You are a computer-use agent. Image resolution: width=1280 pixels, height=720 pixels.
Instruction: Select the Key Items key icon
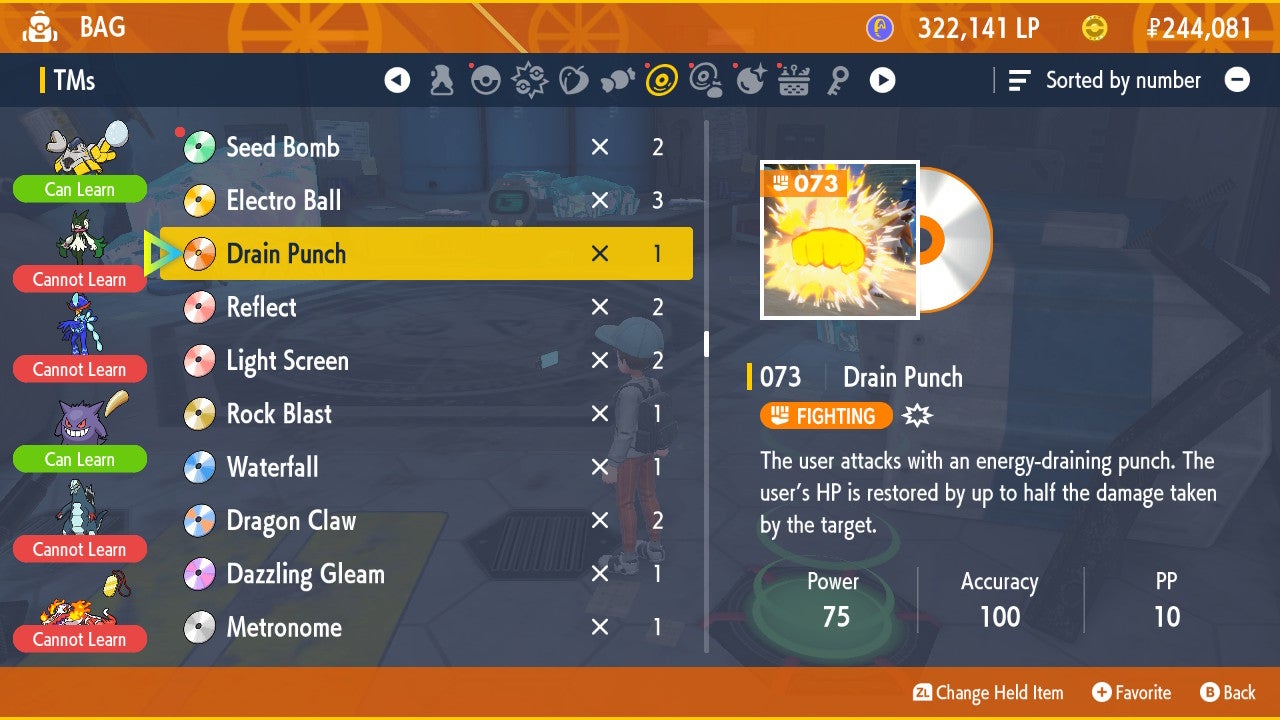coord(839,80)
